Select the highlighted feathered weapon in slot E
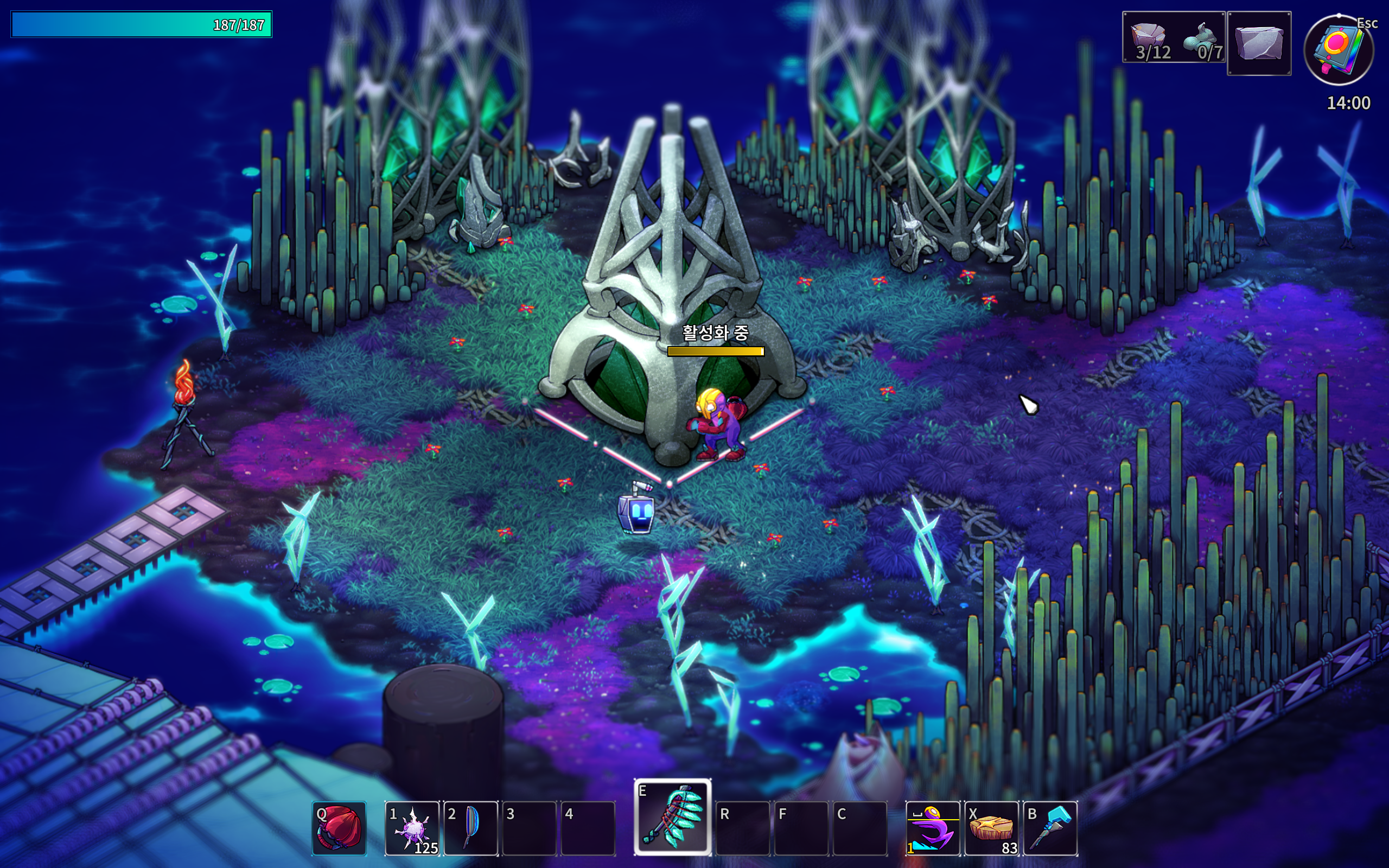The image size is (1389, 868). tap(673, 818)
